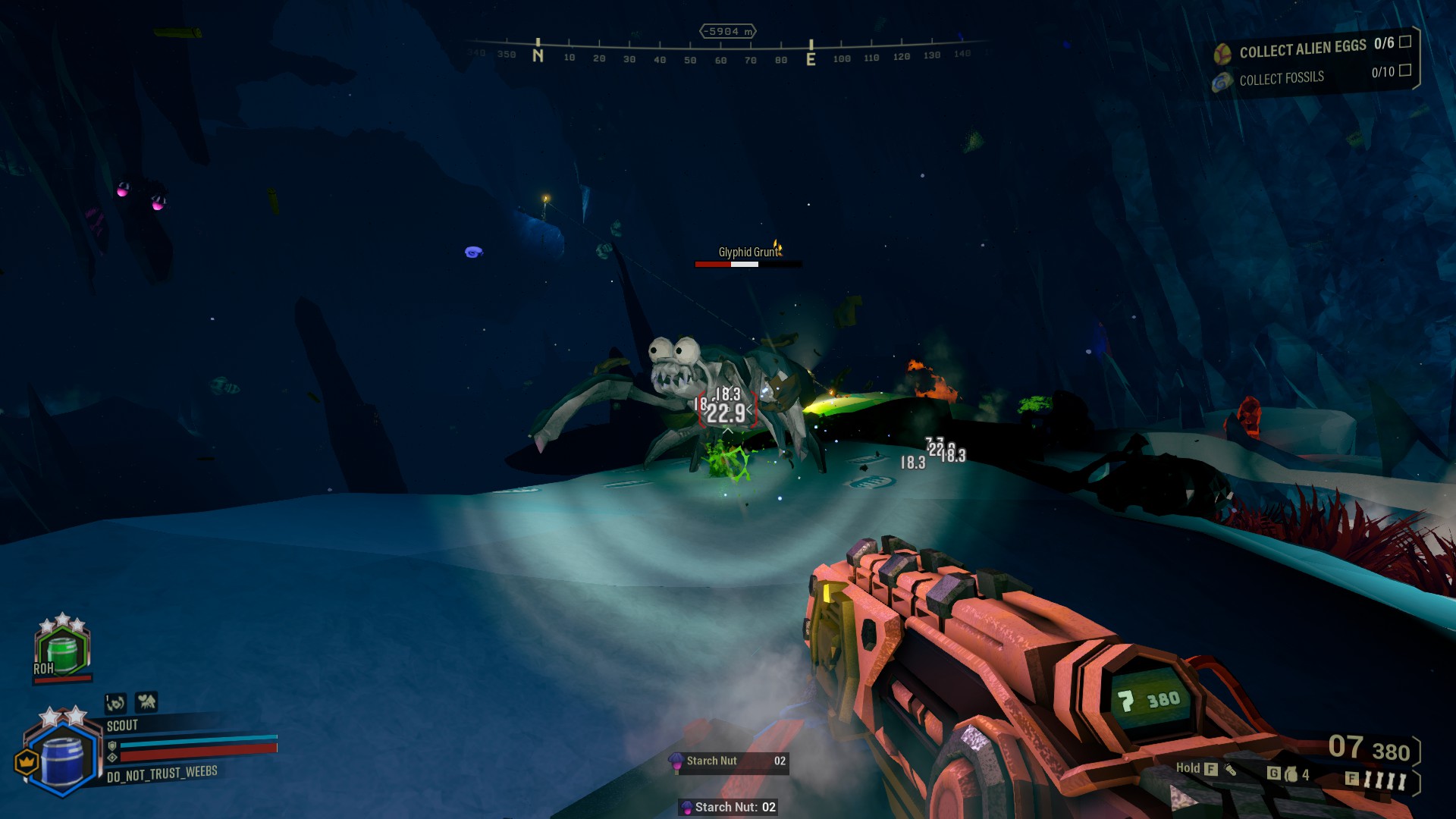Select the Iron Will perk icon above SCOUT

coord(115,704)
